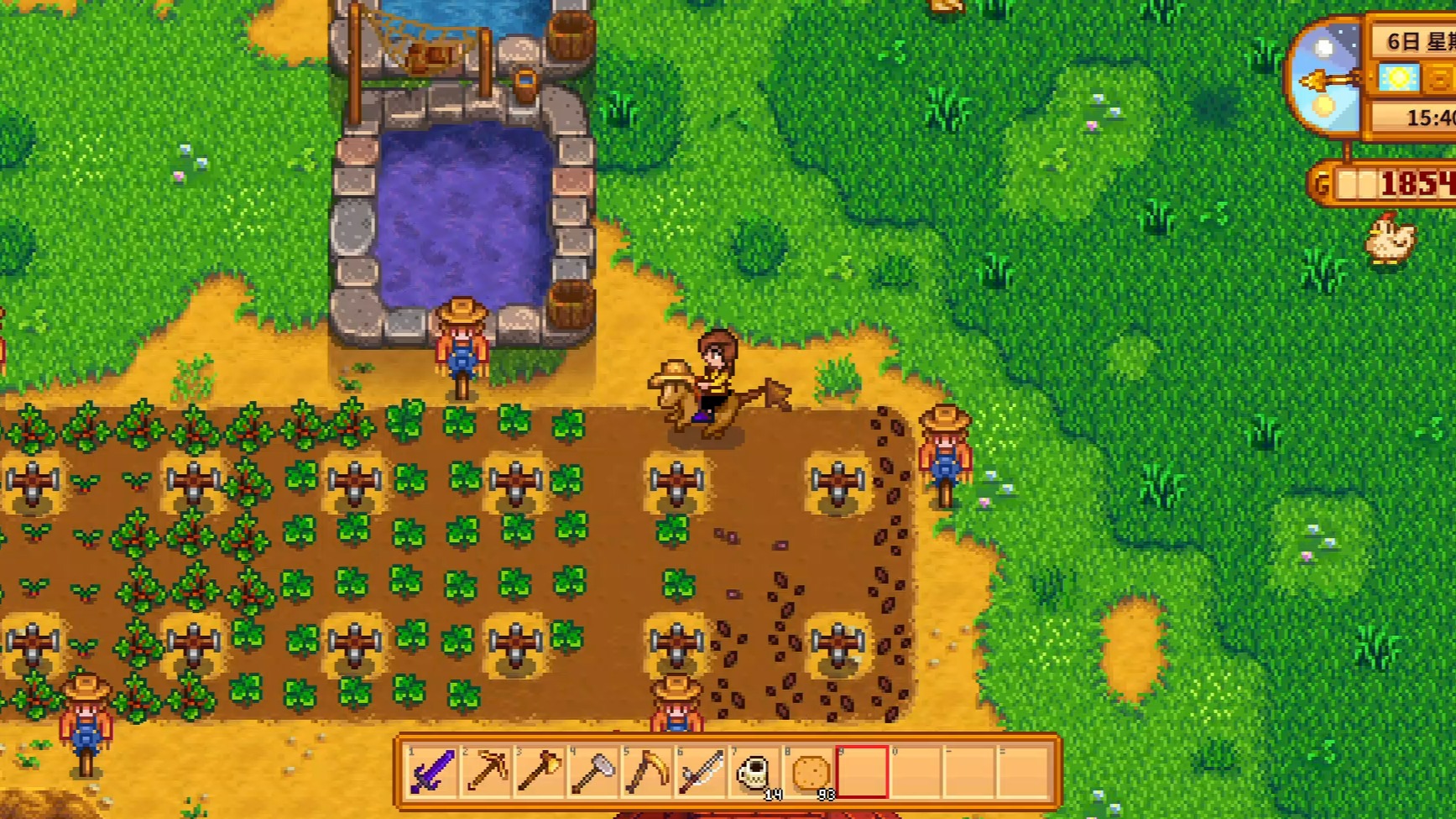The height and width of the screenshot is (819, 1456).
Task: Choose the round bread item stack
Action: [809, 771]
